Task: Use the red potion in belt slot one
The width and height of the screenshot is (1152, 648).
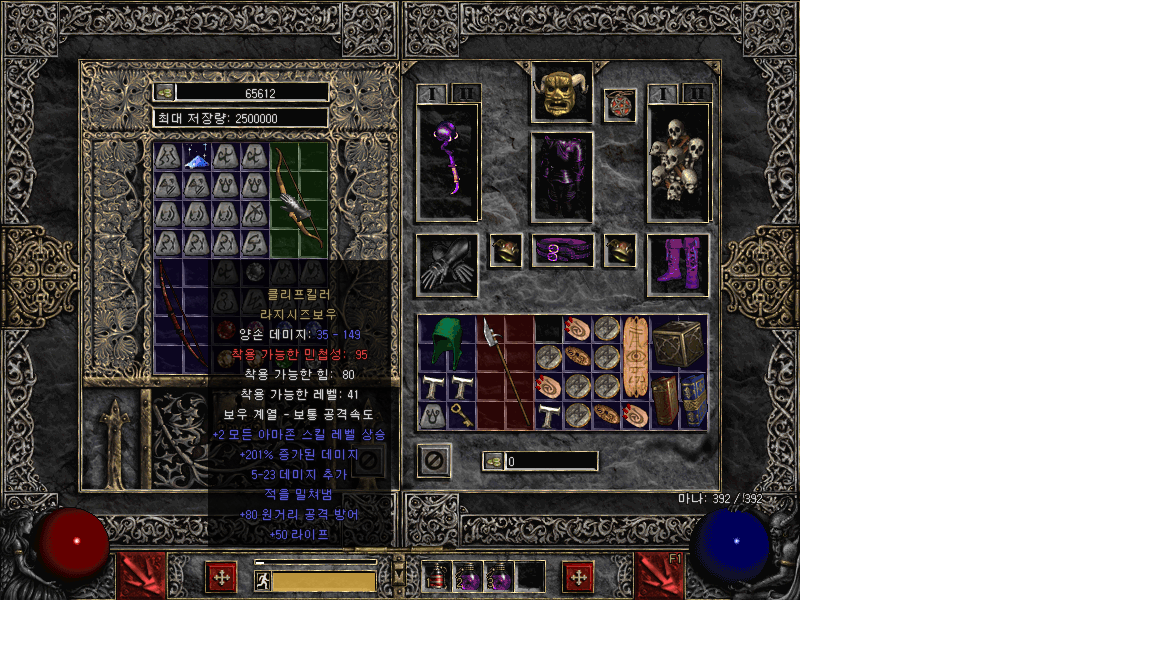Action: pos(436,577)
